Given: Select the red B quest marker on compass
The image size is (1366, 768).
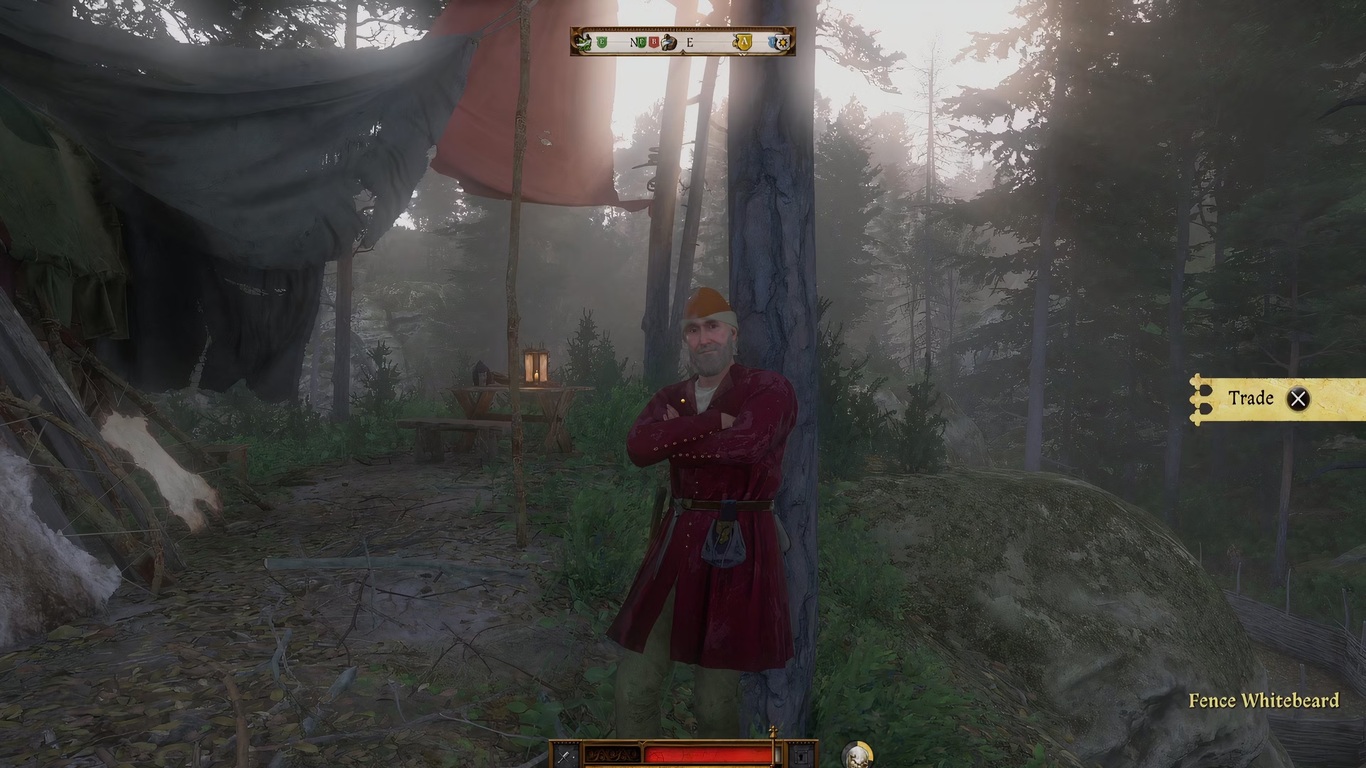Looking at the screenshot, I should (x=654, y=42).
